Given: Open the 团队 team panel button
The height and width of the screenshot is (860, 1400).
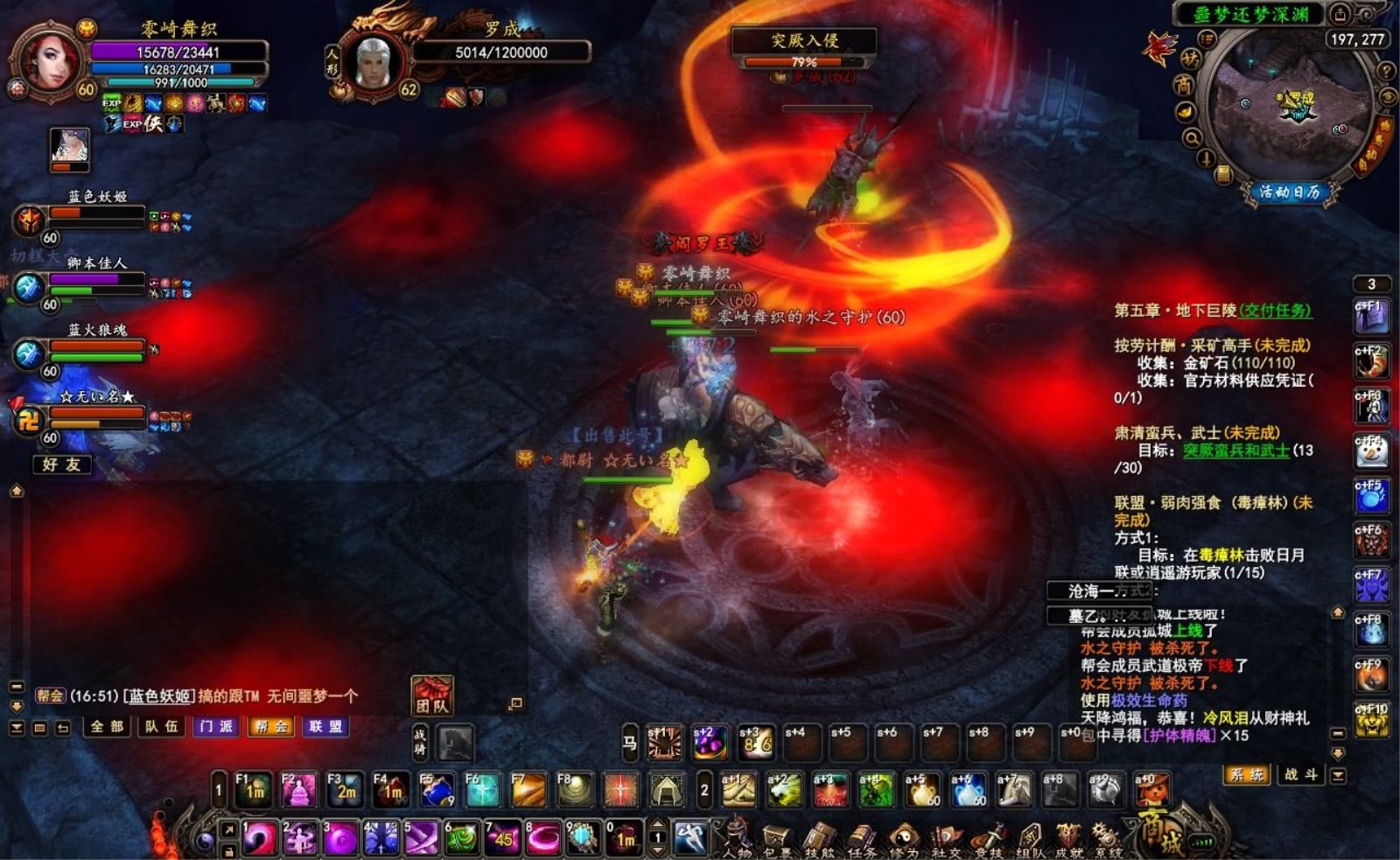Looking at the screenshot, I should coord(432,696).
